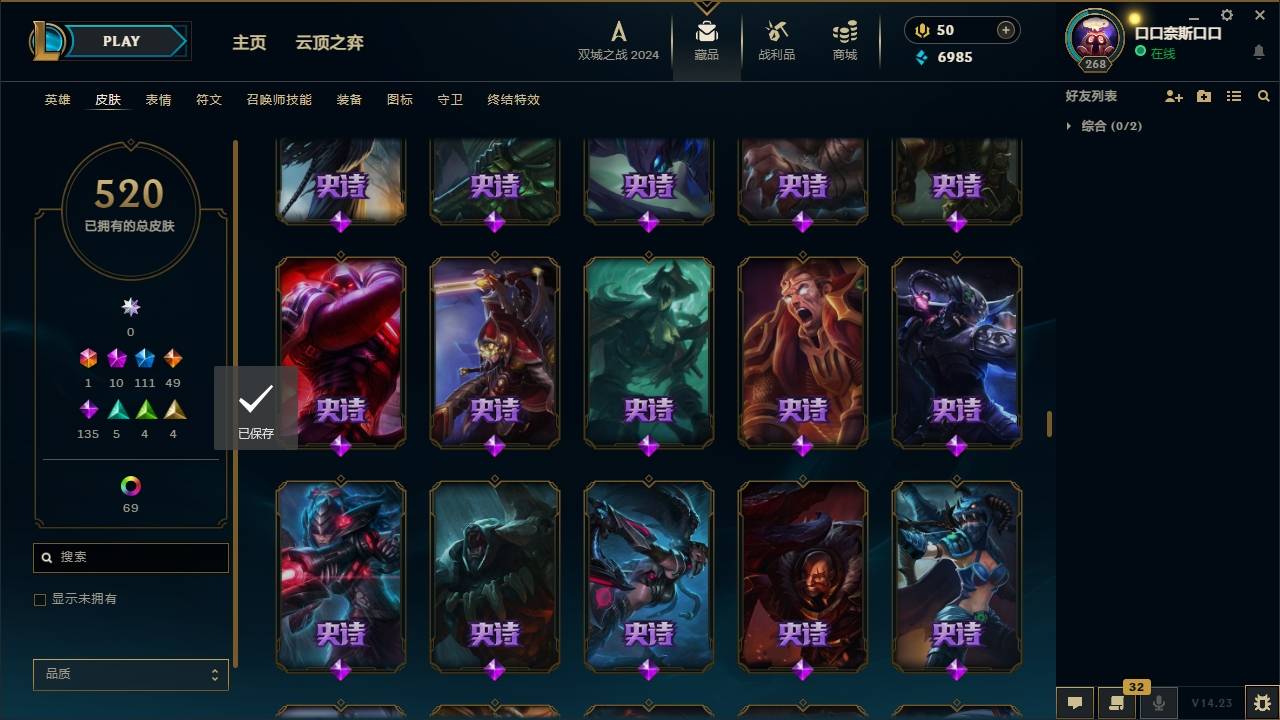Enable the 显示未拥有 checkbox

[40, 599]
